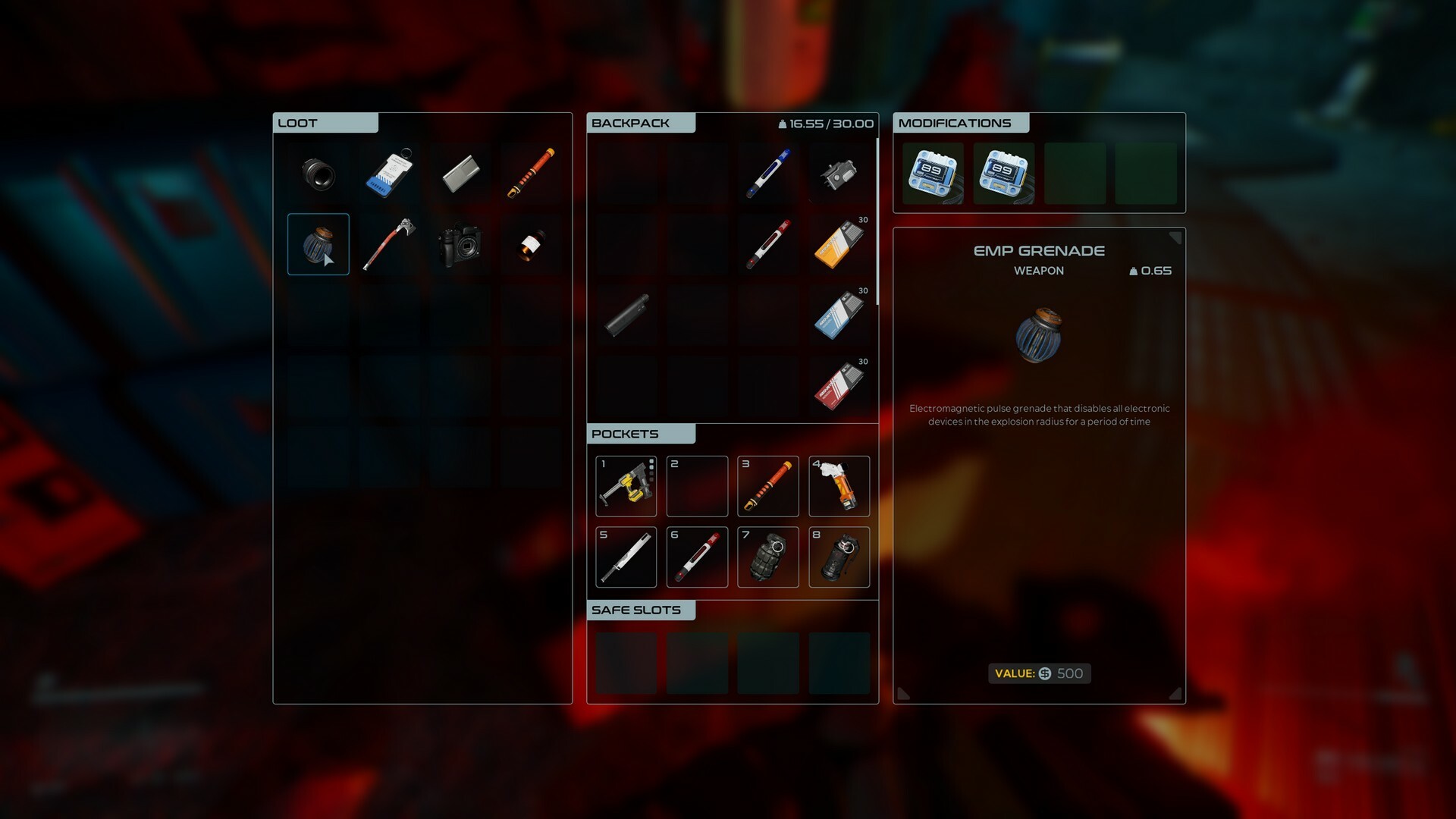Screen dimensions: 1456x819
Task: Click the frag grenade in pocket slot 7
Action: point(767,557)
